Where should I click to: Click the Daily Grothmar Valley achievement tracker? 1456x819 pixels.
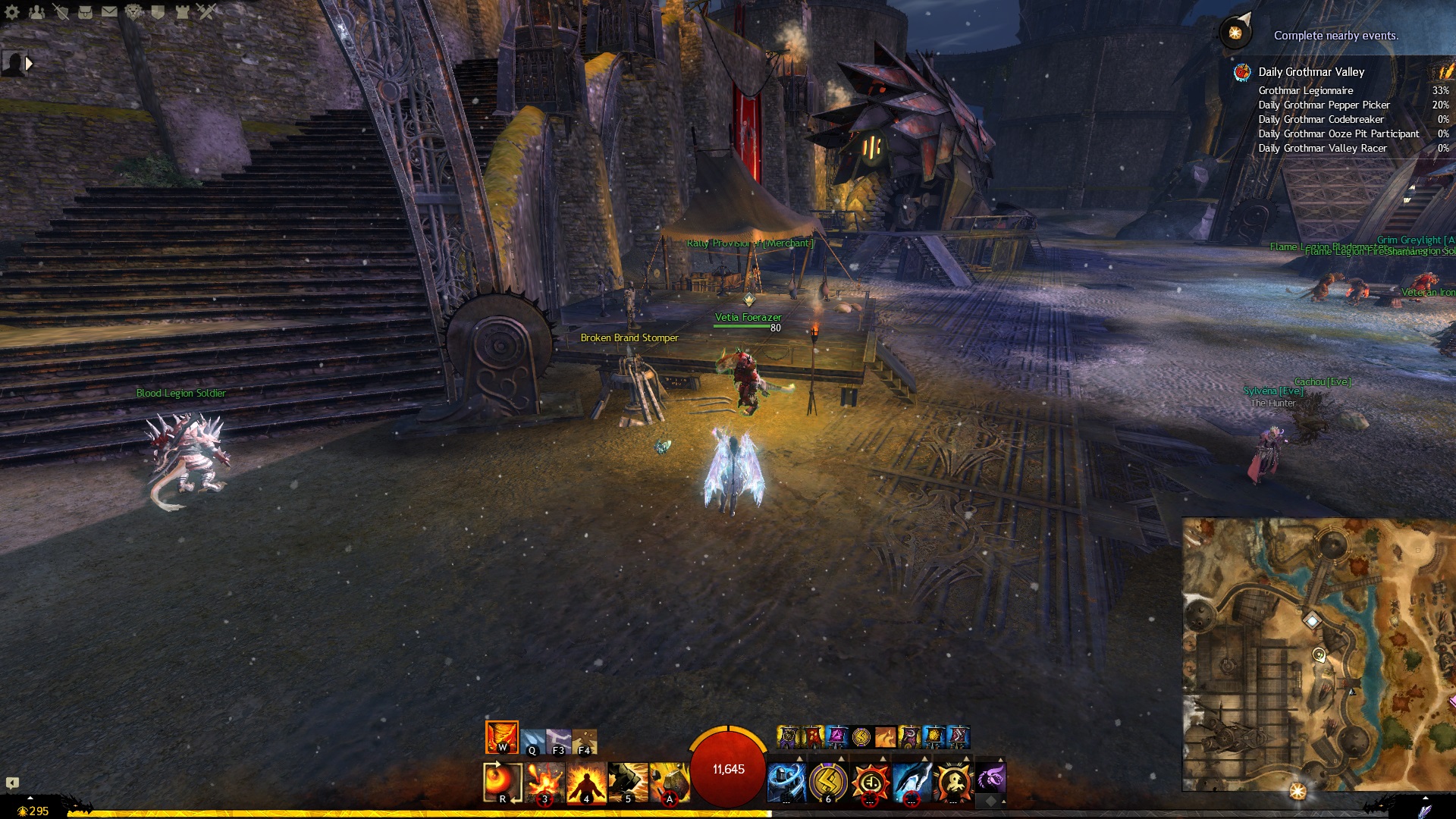point(1311,72)
